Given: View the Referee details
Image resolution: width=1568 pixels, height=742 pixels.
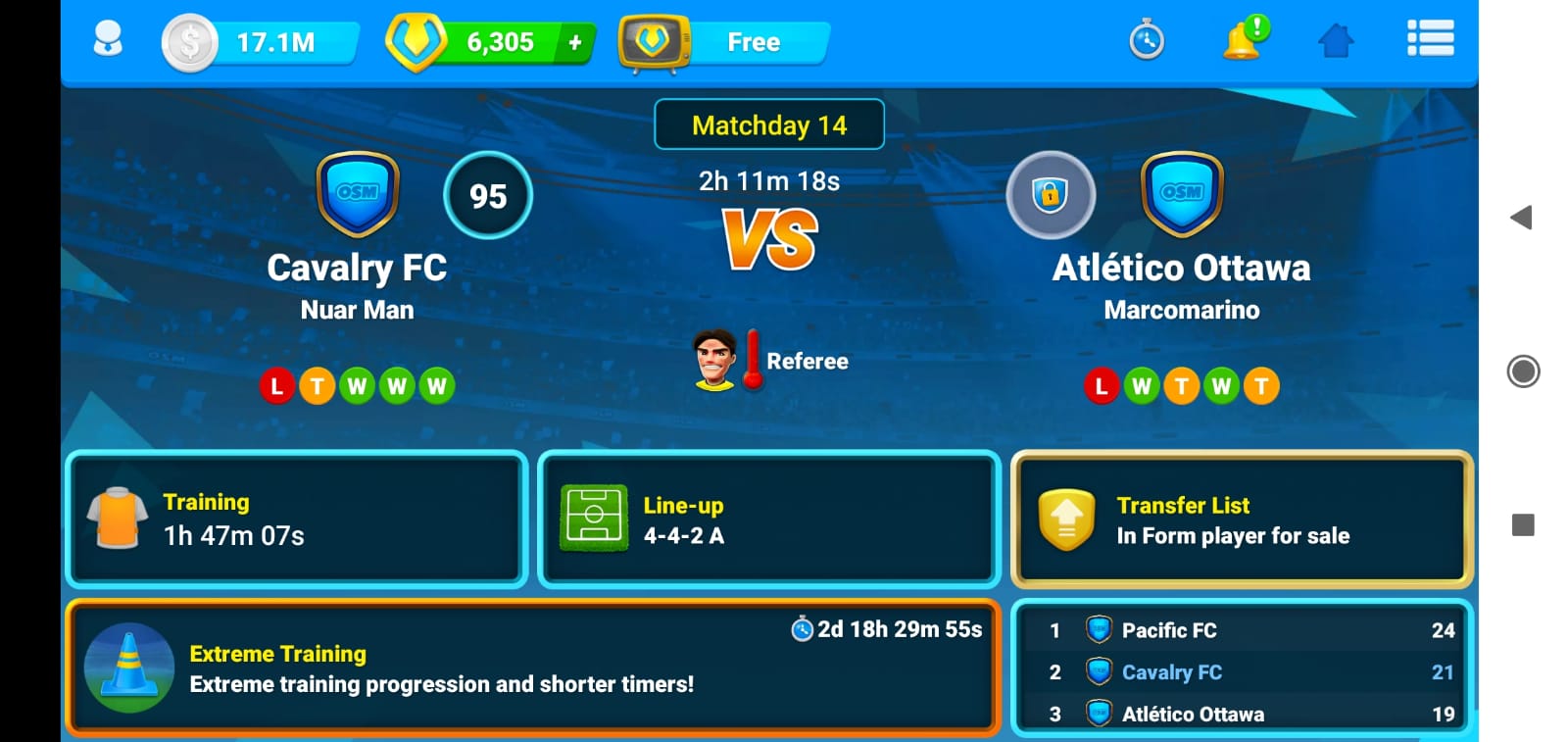Looking at the screenshot, I should tap(770, 361).
